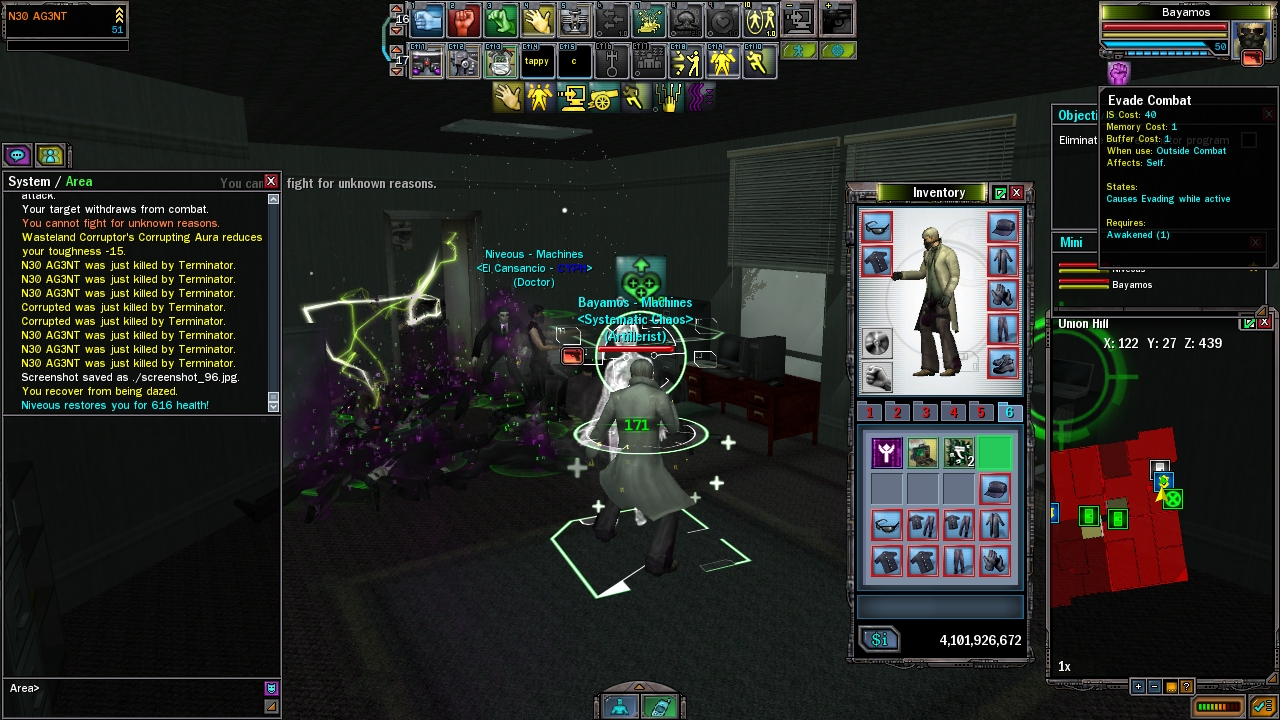Close the System chat window
This screenshot has height=720, width=1280.
click(x=271, y=181)
